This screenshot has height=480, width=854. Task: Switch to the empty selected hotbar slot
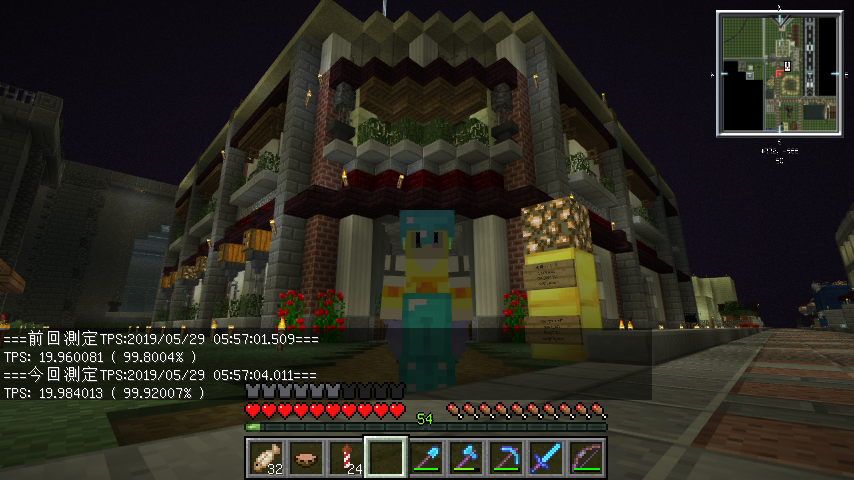pos(385,458)
